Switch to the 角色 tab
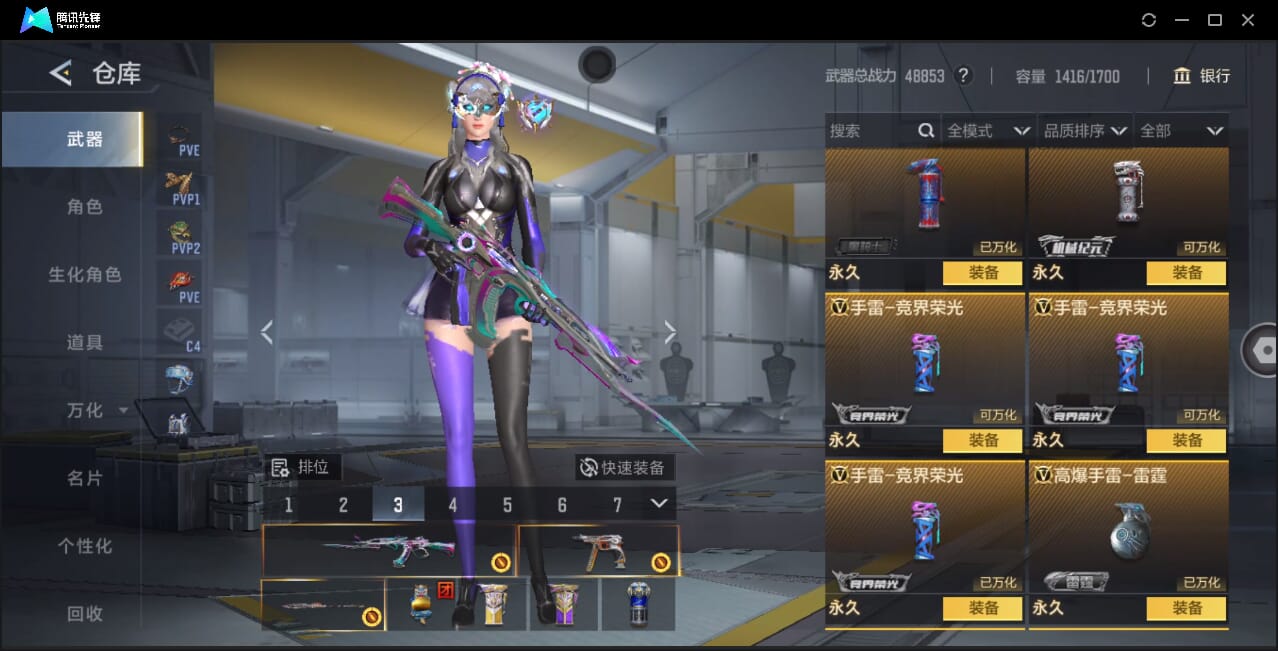Viewport: 1278px width, 651px height. pos(85,207)
